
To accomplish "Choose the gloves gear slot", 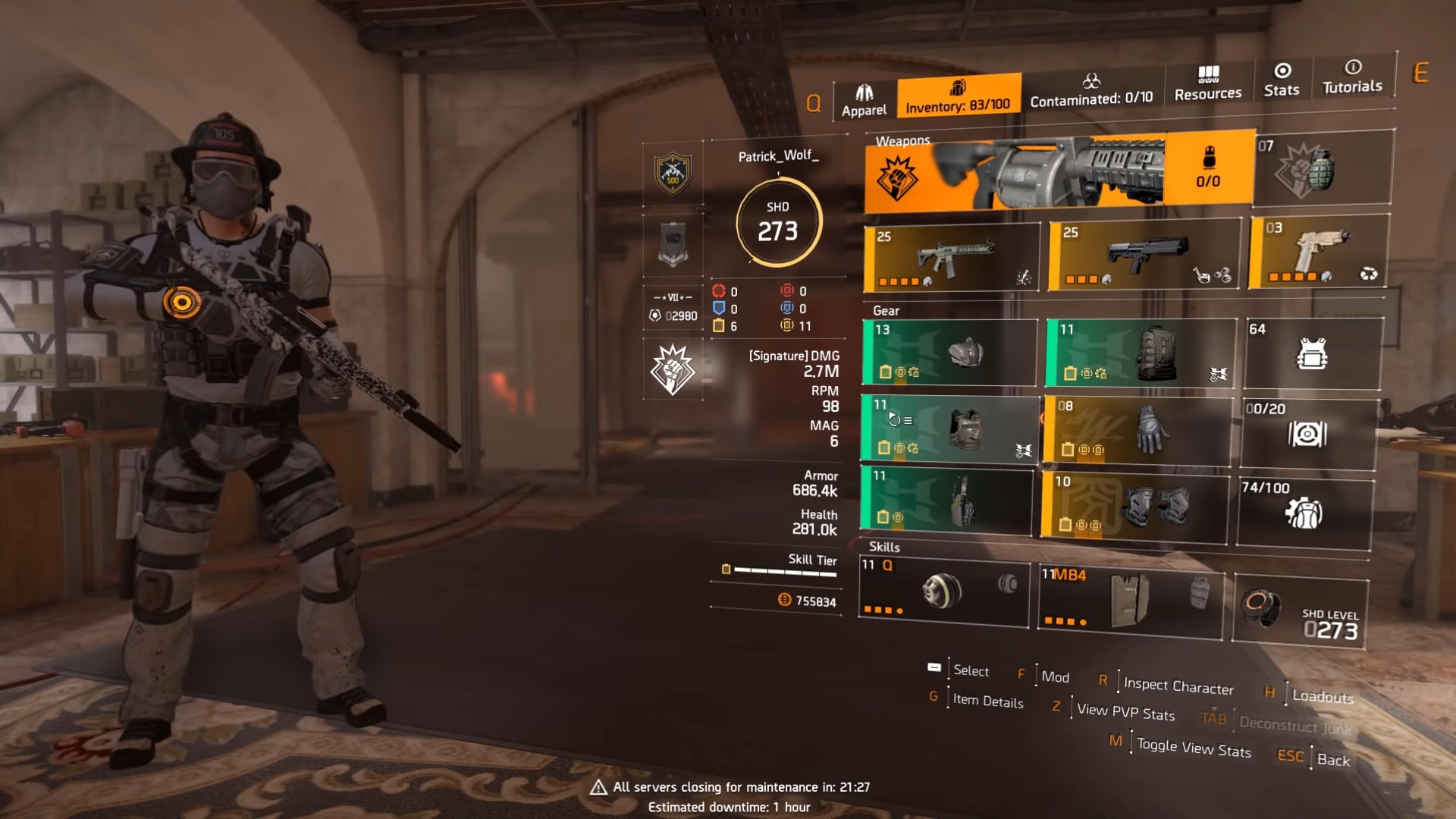I will click(1137, 430).
